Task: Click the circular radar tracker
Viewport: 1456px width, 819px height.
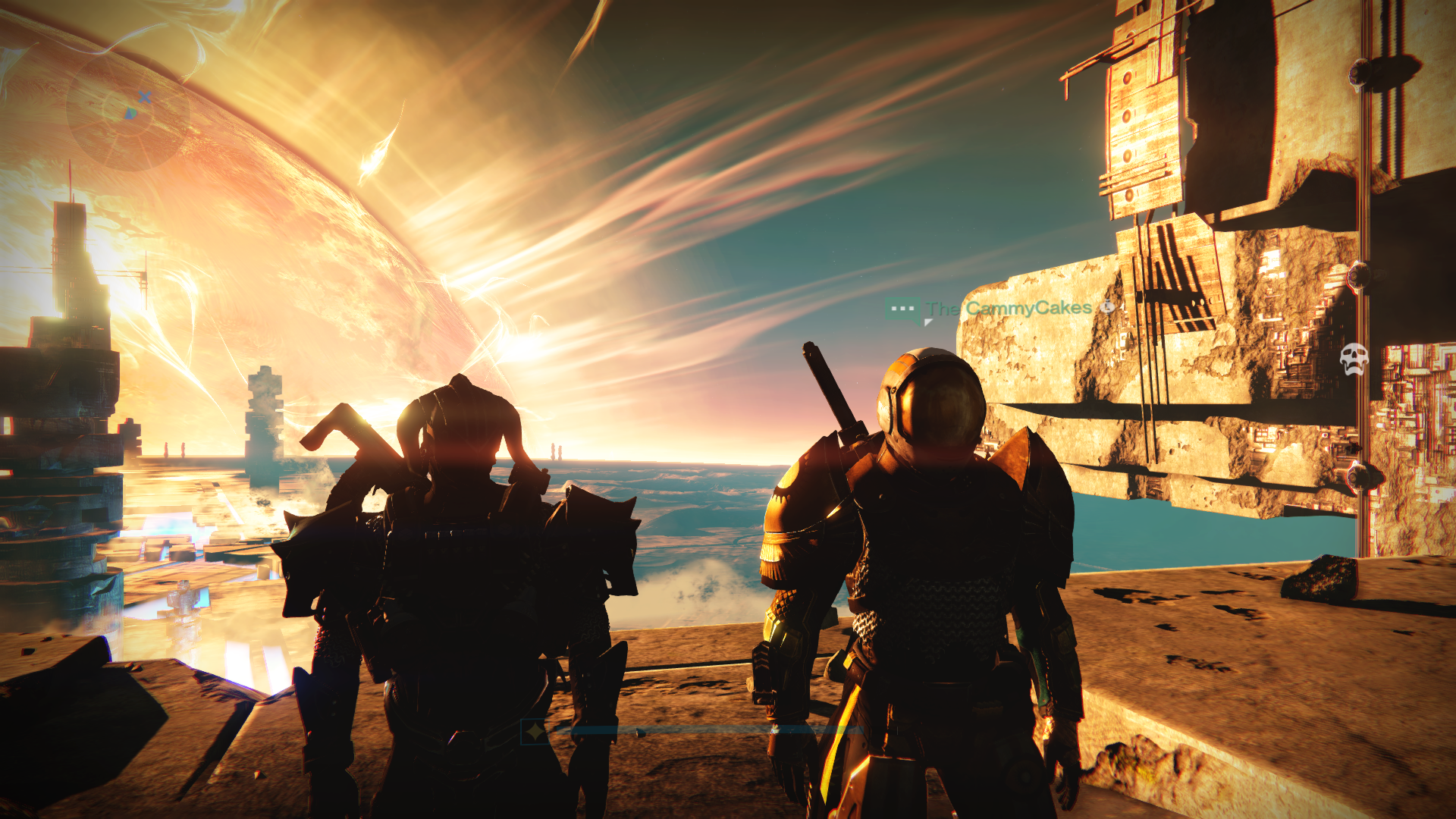Action: point(127,111)
